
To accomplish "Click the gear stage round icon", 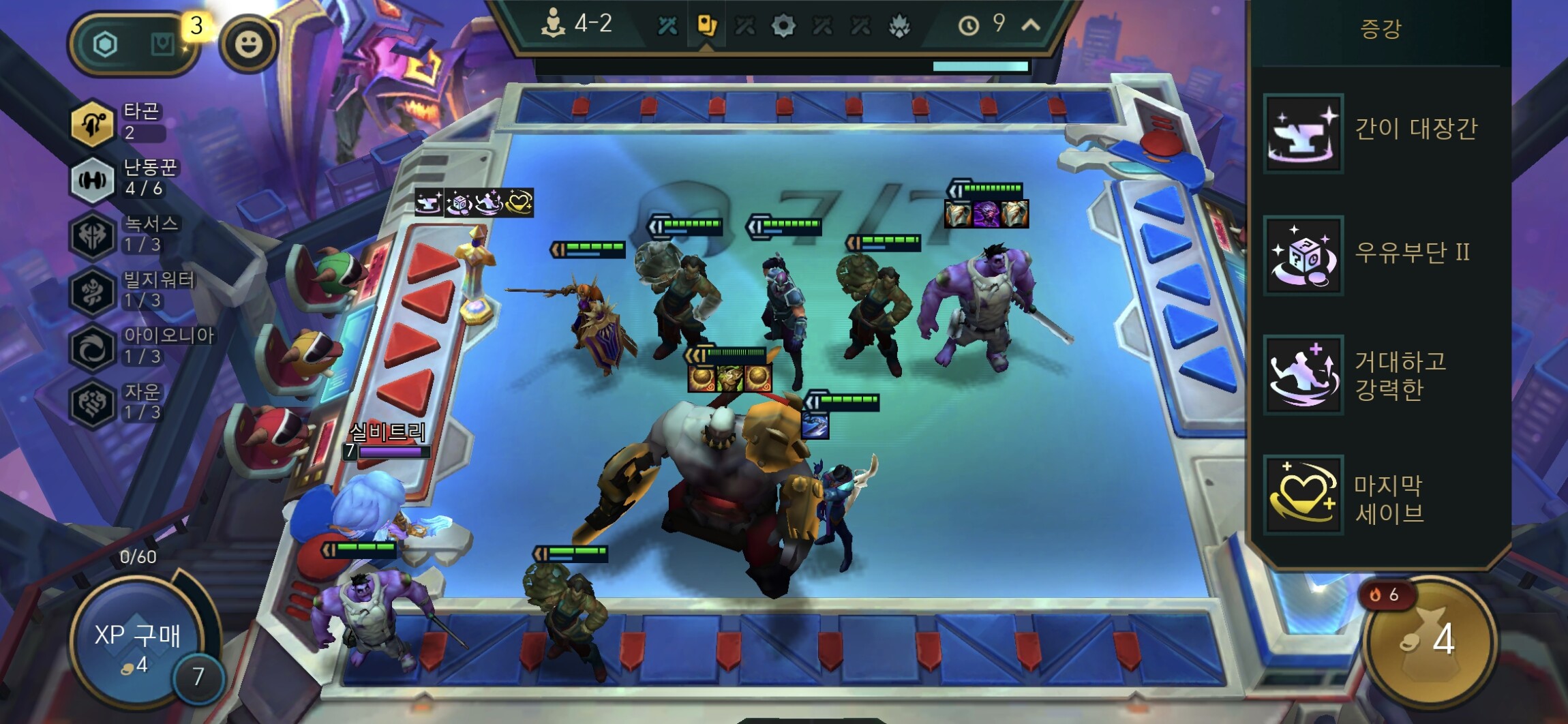I will point(783,27).
